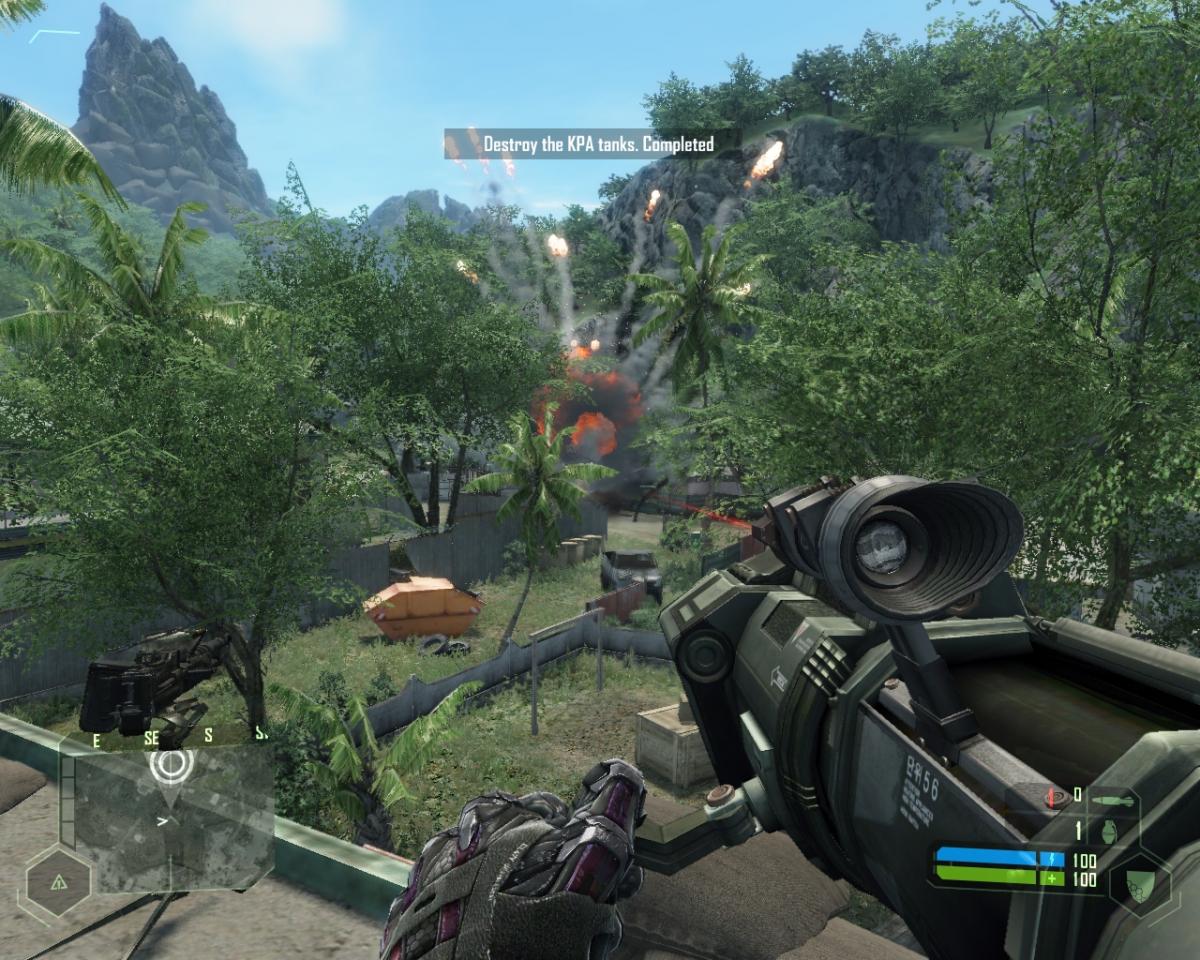Screen dimensions: 1200x960
Task: Click the compass heading strip above minimap
Action: coord(176,736)
